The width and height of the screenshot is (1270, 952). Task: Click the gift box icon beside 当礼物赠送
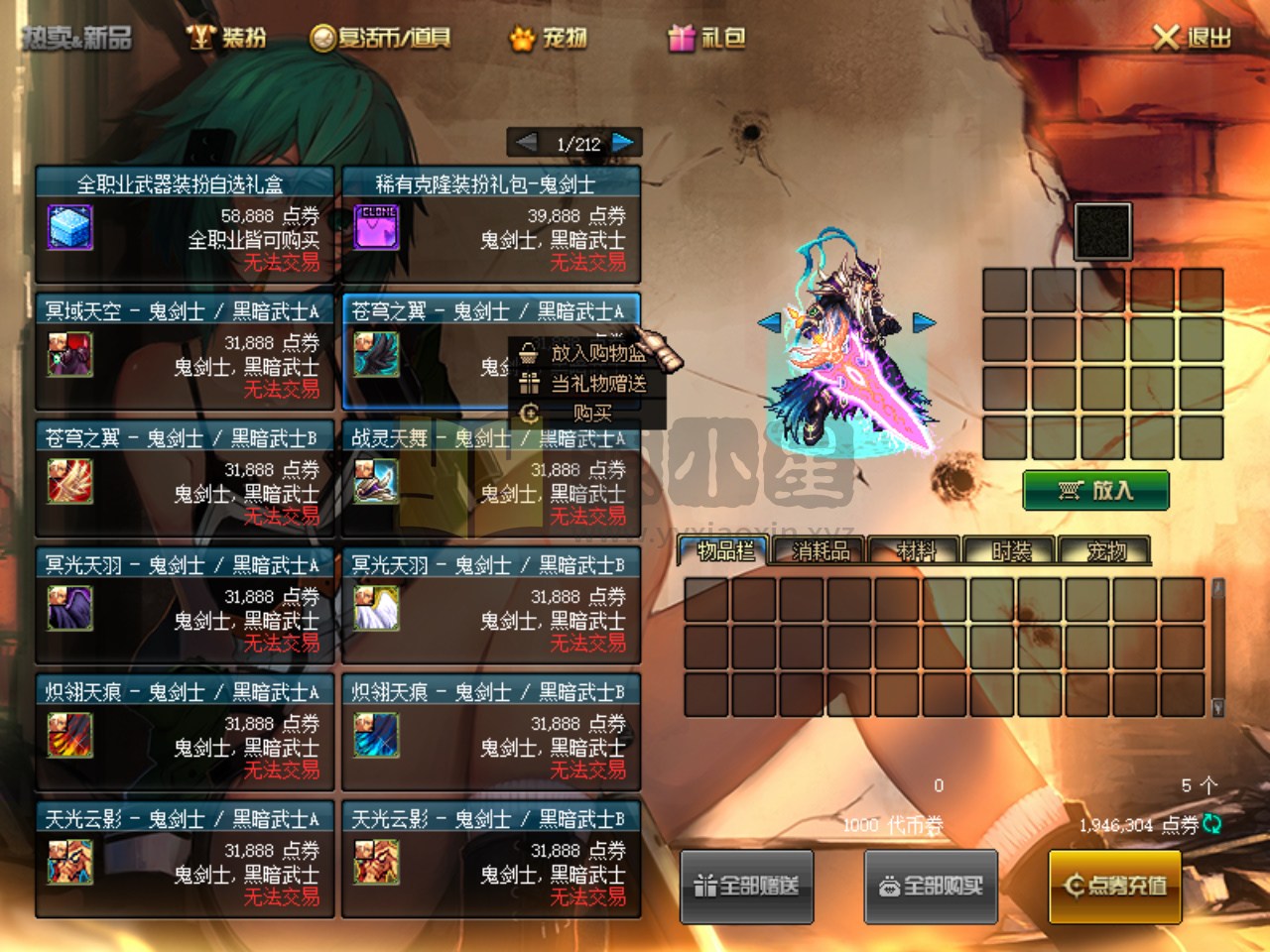click(x=531, y=384)
